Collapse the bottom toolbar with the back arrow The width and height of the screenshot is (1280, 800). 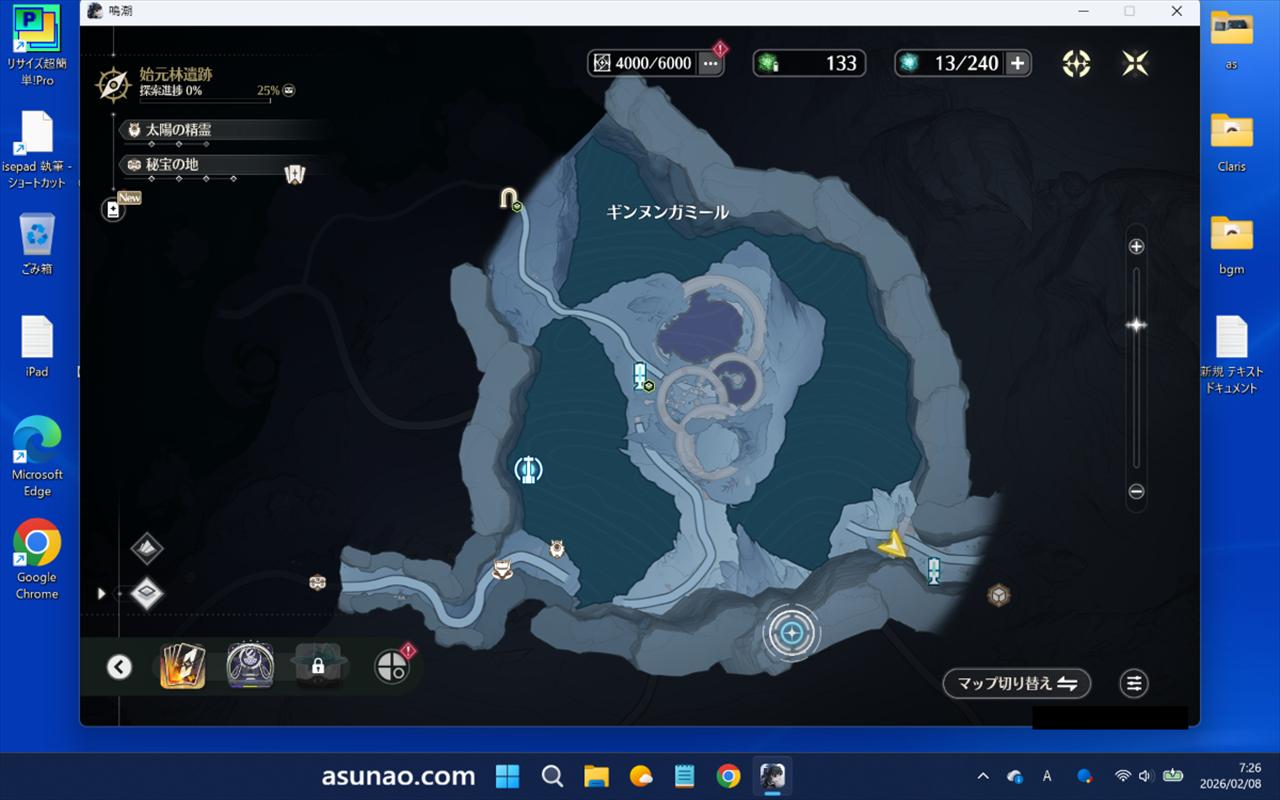click(119, 666)
